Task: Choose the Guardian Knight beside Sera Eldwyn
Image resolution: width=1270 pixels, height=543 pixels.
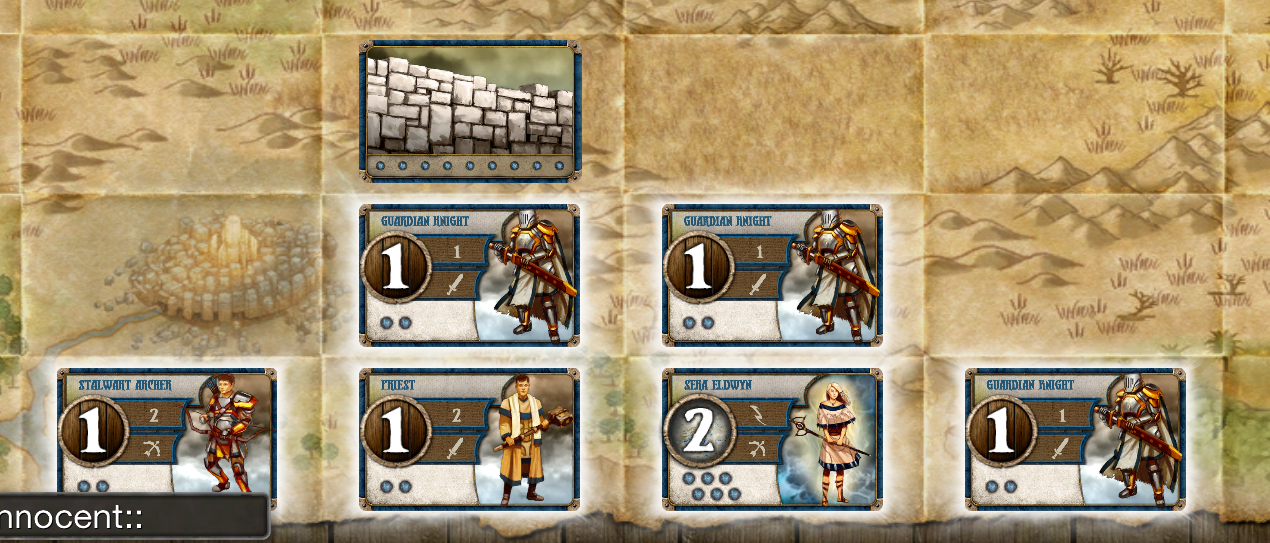Action: (x=1075, y=438)
